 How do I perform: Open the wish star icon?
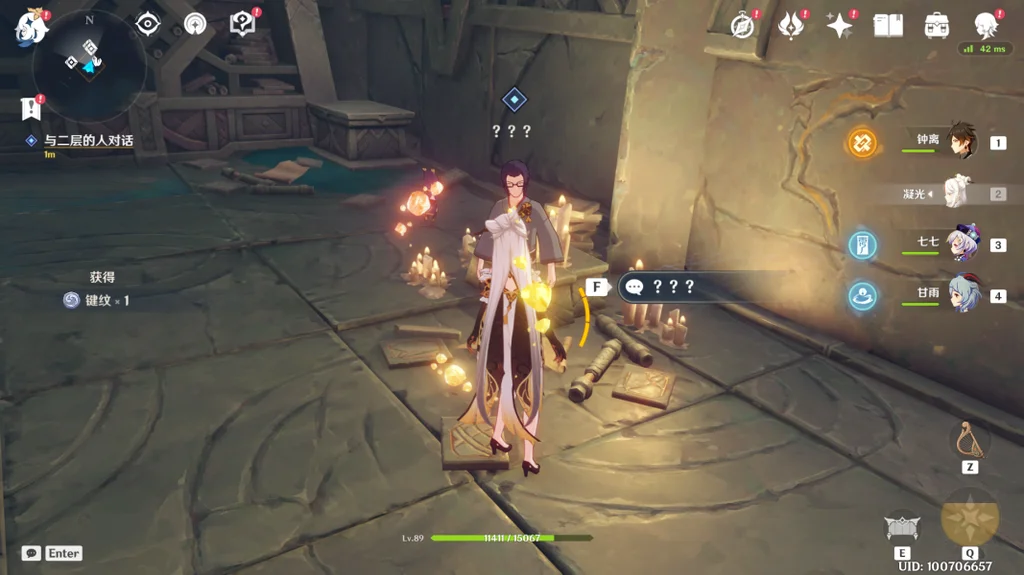839,25
